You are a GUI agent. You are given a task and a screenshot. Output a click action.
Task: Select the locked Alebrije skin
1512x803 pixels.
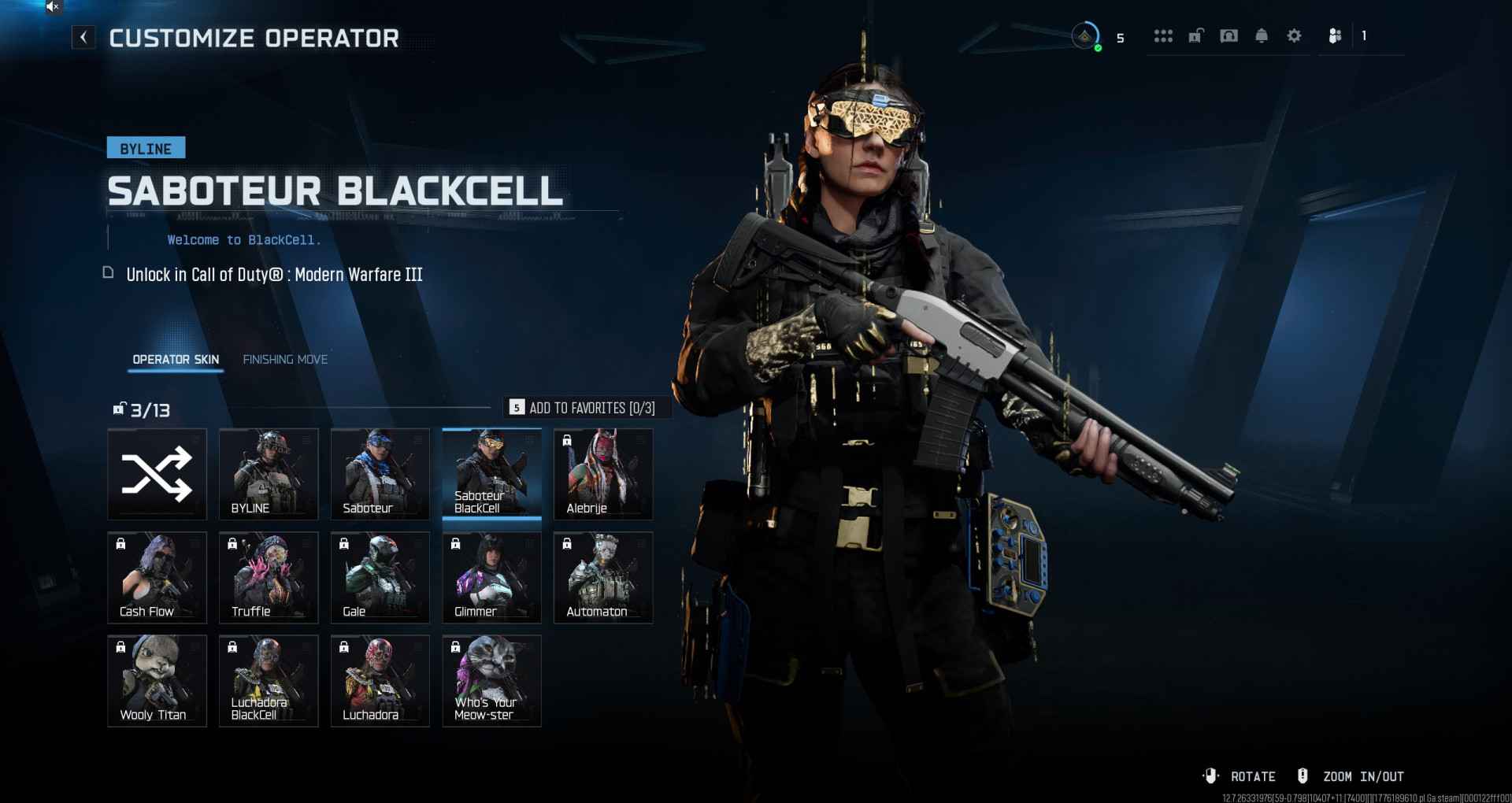click(x=603, y=474)
